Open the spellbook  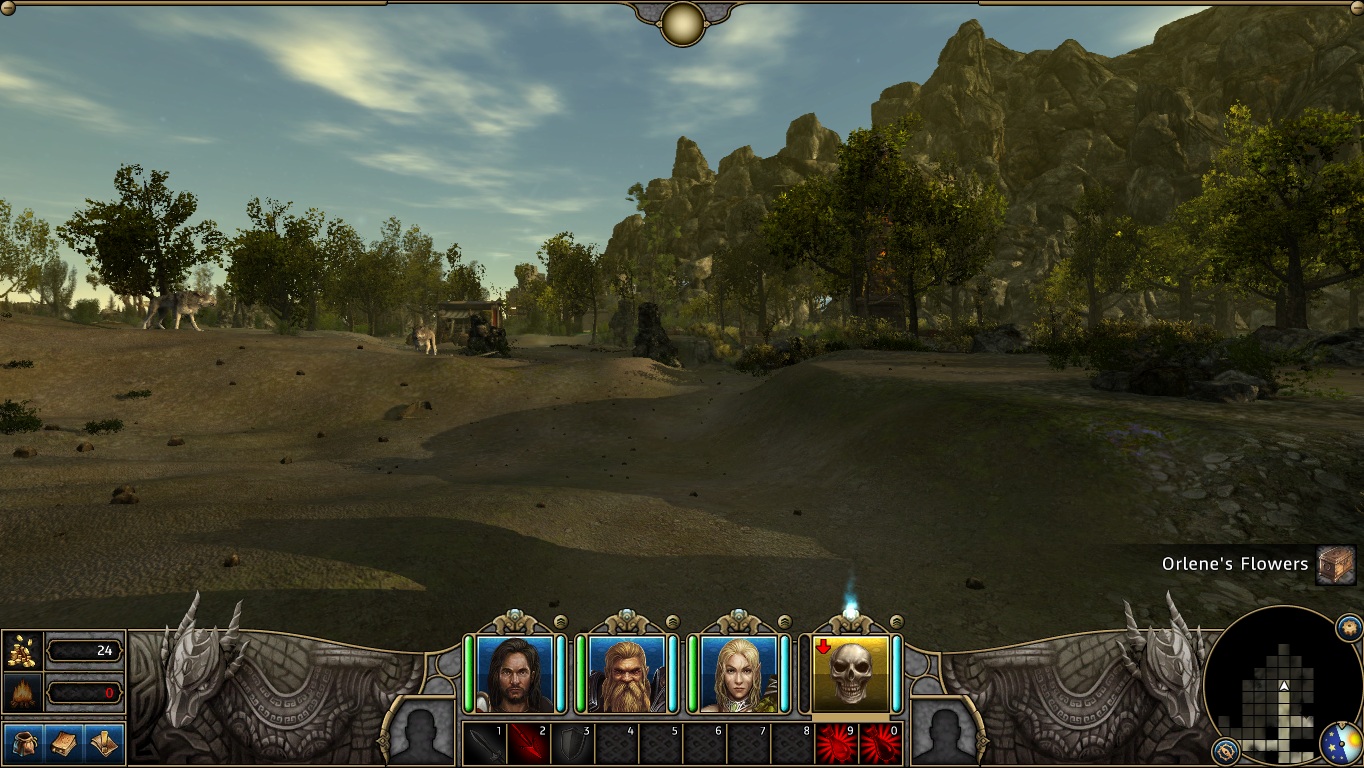tap(64, 743)
